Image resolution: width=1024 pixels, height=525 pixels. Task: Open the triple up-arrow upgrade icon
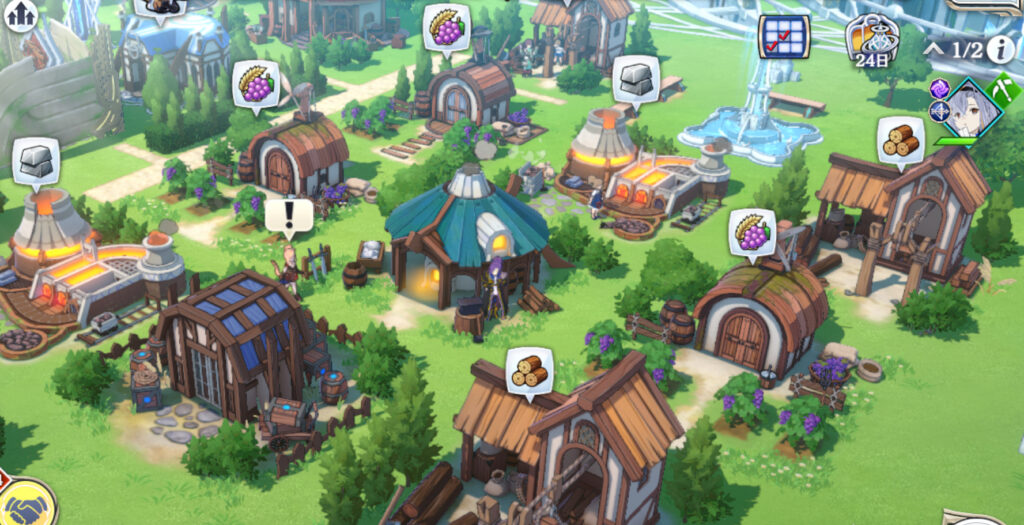(x=19, y=14)
